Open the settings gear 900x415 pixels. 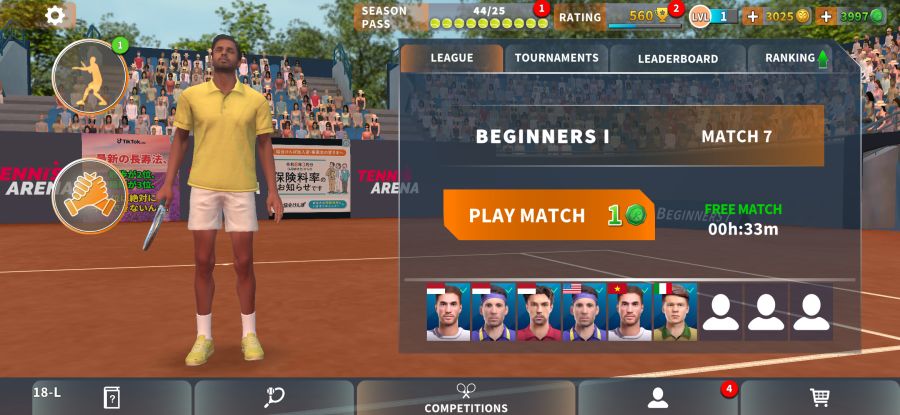[x=55, y=15]
